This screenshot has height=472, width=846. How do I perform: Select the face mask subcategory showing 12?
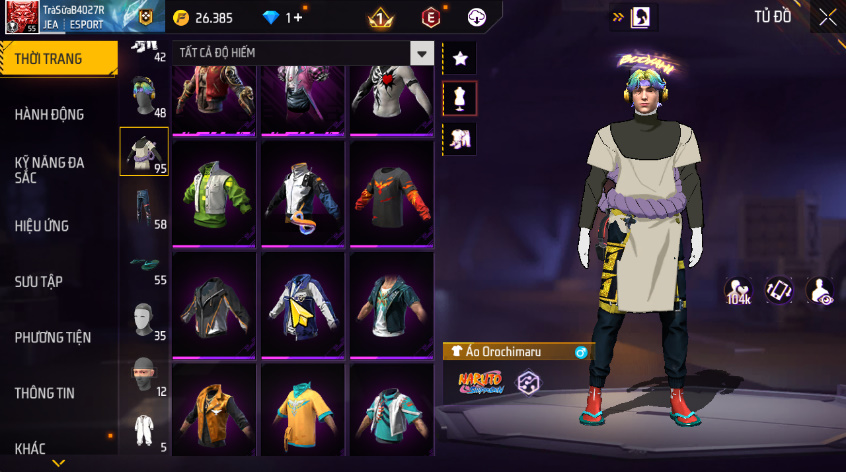coord(144,375)
